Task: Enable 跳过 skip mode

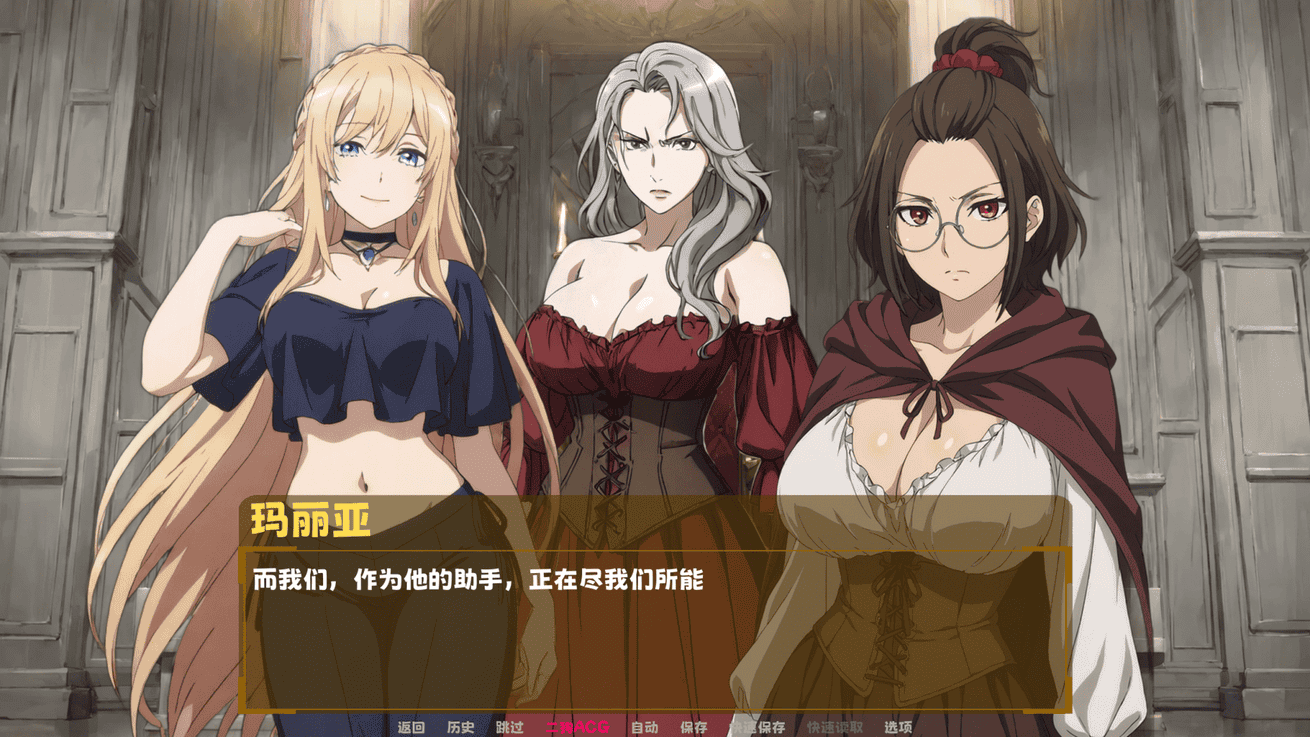Action: click(x=510, y=728)
